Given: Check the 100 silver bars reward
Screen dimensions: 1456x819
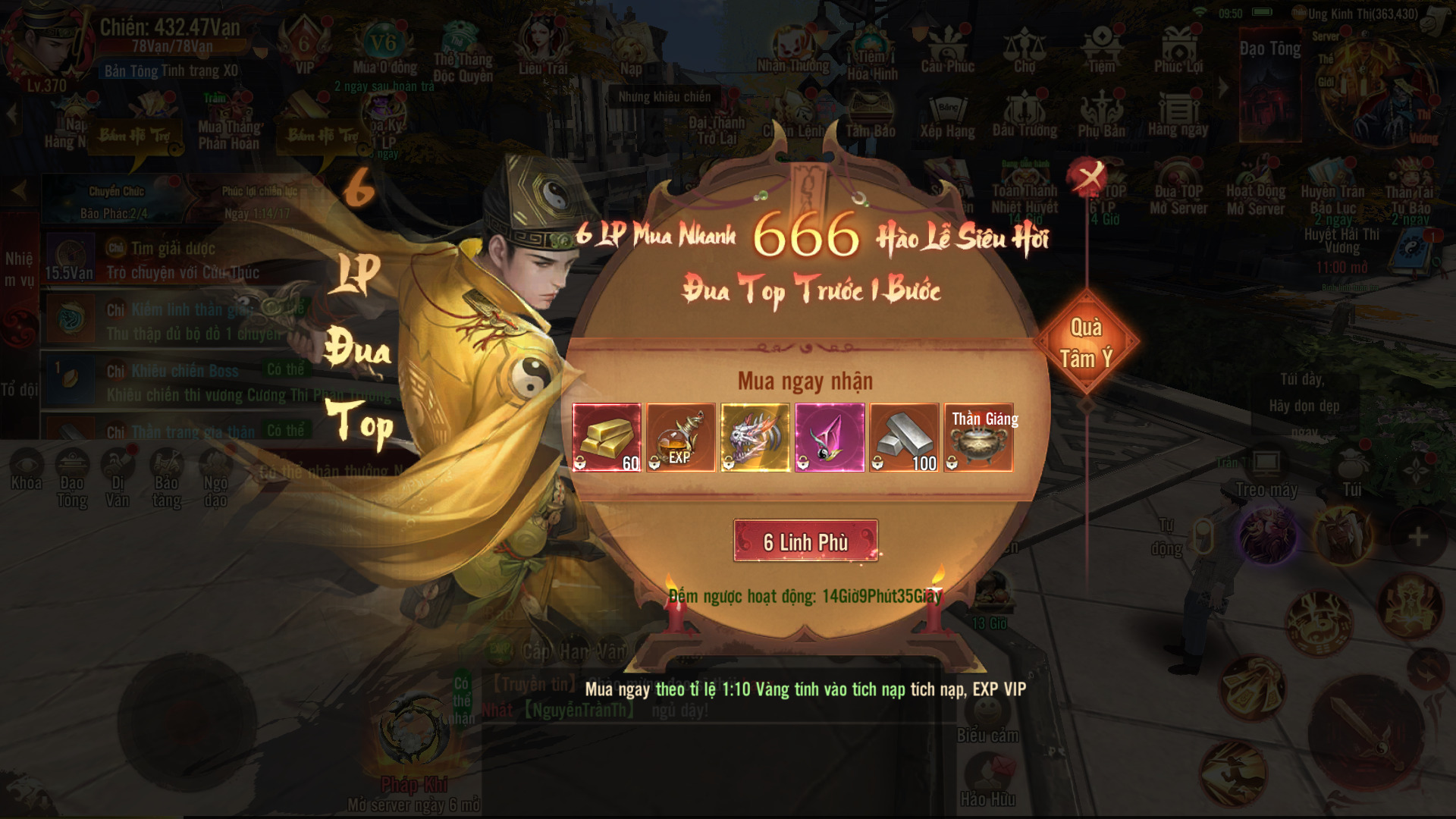Looking at the screenshot, I should [904, 438].
